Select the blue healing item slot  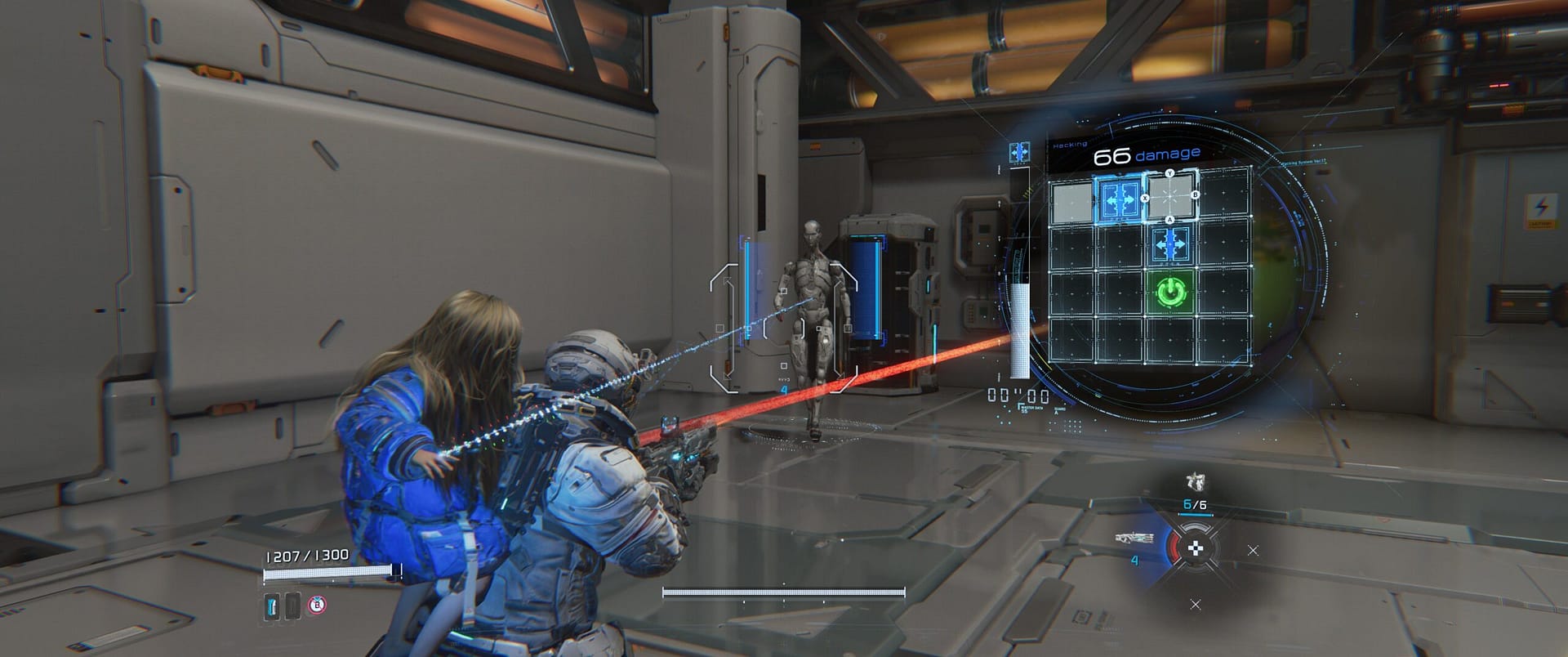pos(273,606)
